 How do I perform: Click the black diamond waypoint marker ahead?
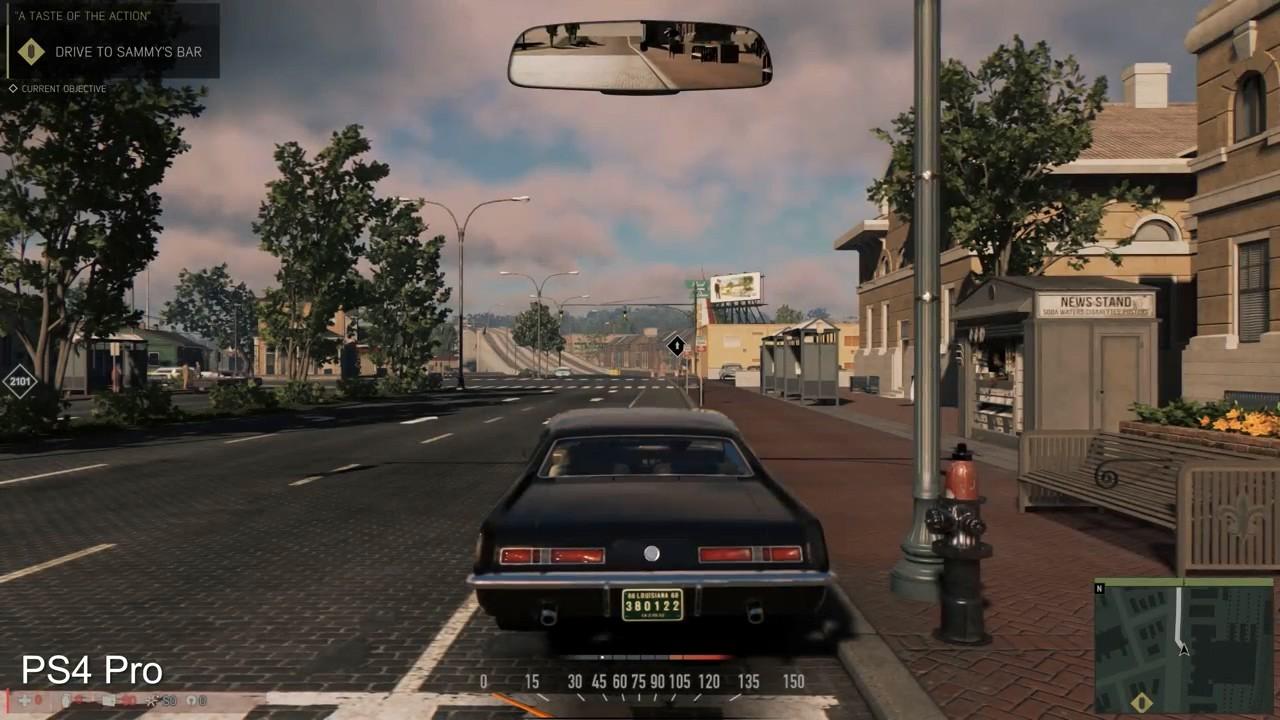coord(677,346)
